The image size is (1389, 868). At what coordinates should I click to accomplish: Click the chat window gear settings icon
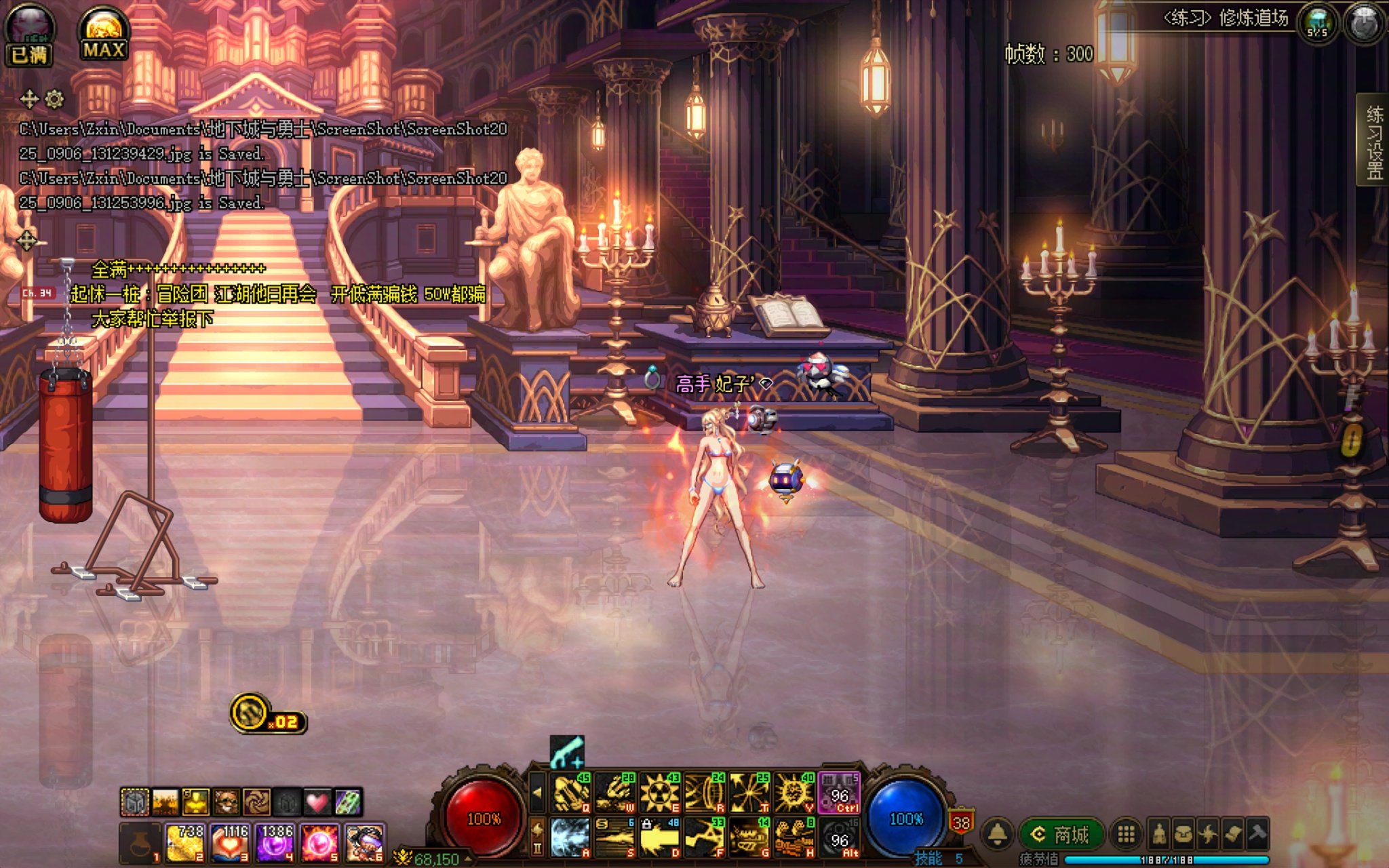54,100
